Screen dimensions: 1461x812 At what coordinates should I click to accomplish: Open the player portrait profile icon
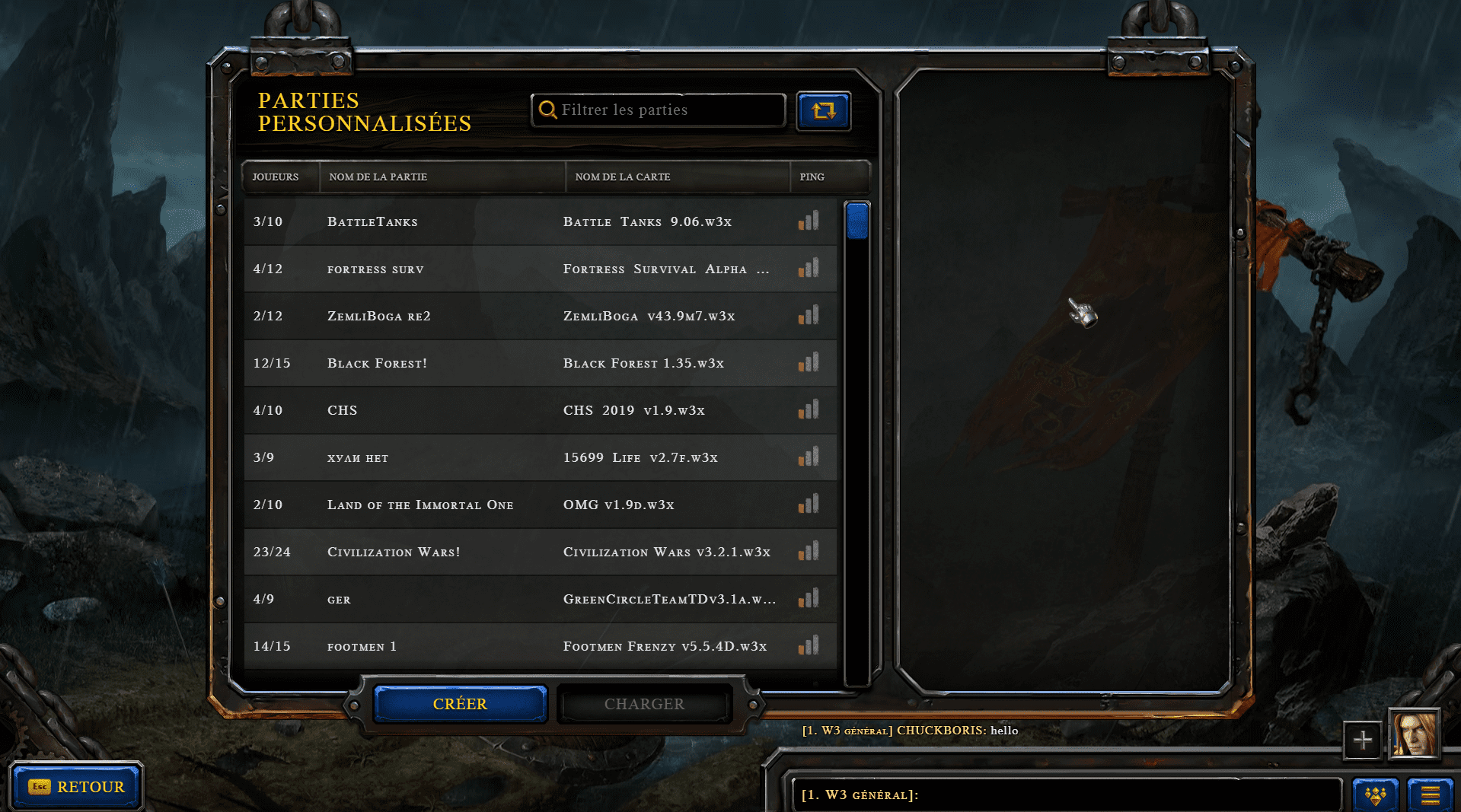1414,734
